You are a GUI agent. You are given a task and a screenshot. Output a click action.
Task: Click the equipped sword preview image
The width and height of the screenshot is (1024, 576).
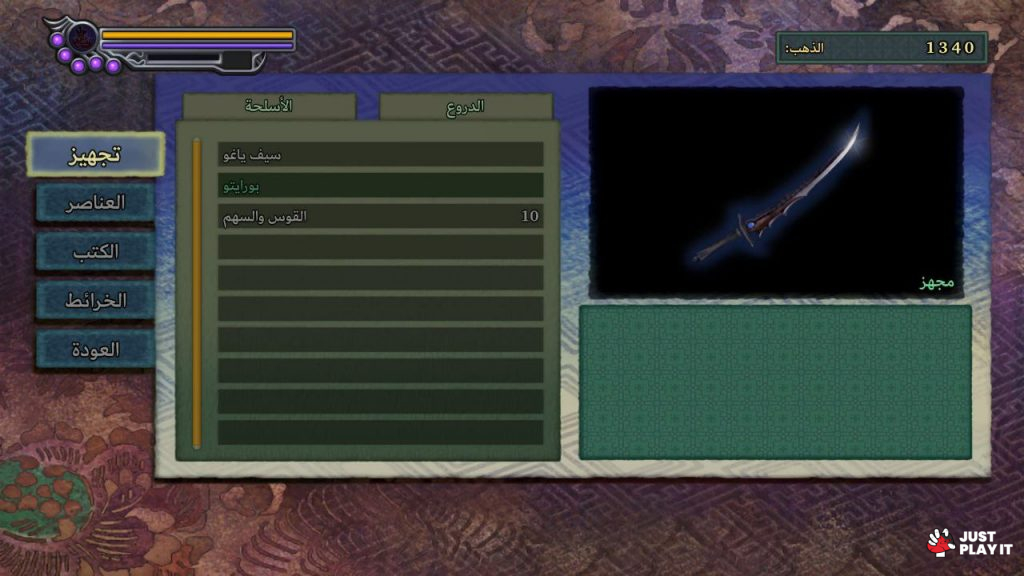pyautogui.click(x=776, y=192)
